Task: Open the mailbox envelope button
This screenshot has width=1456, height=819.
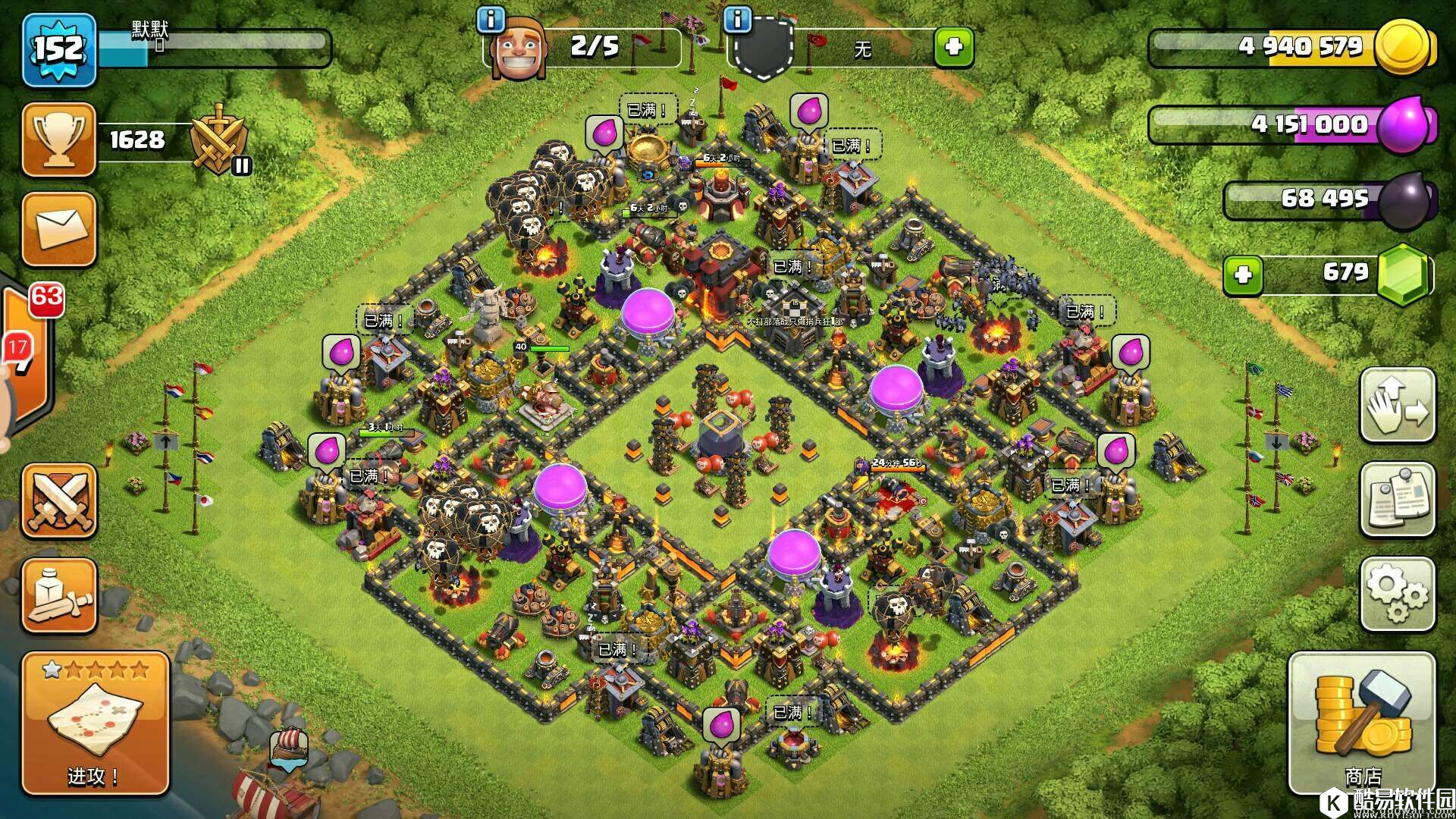Action: [x=59, y=229]
